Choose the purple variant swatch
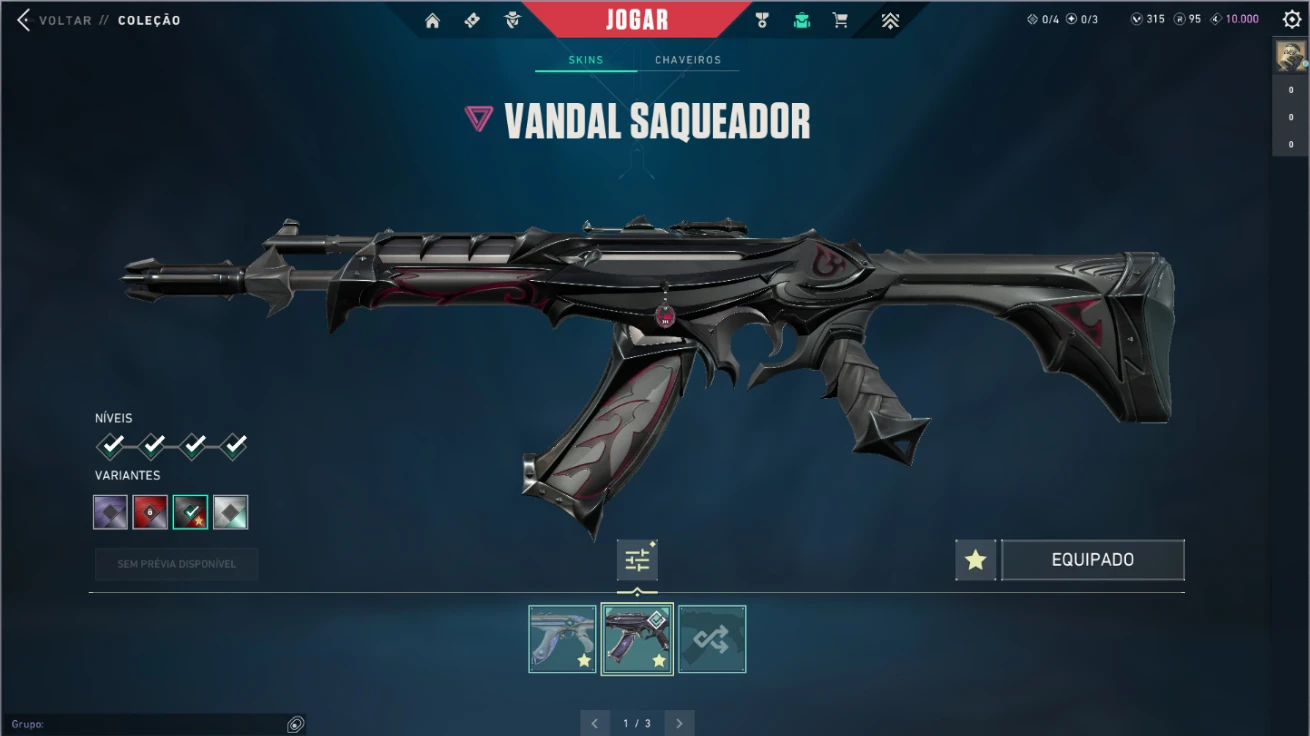 pyautogui.click(x=110, y=512)
